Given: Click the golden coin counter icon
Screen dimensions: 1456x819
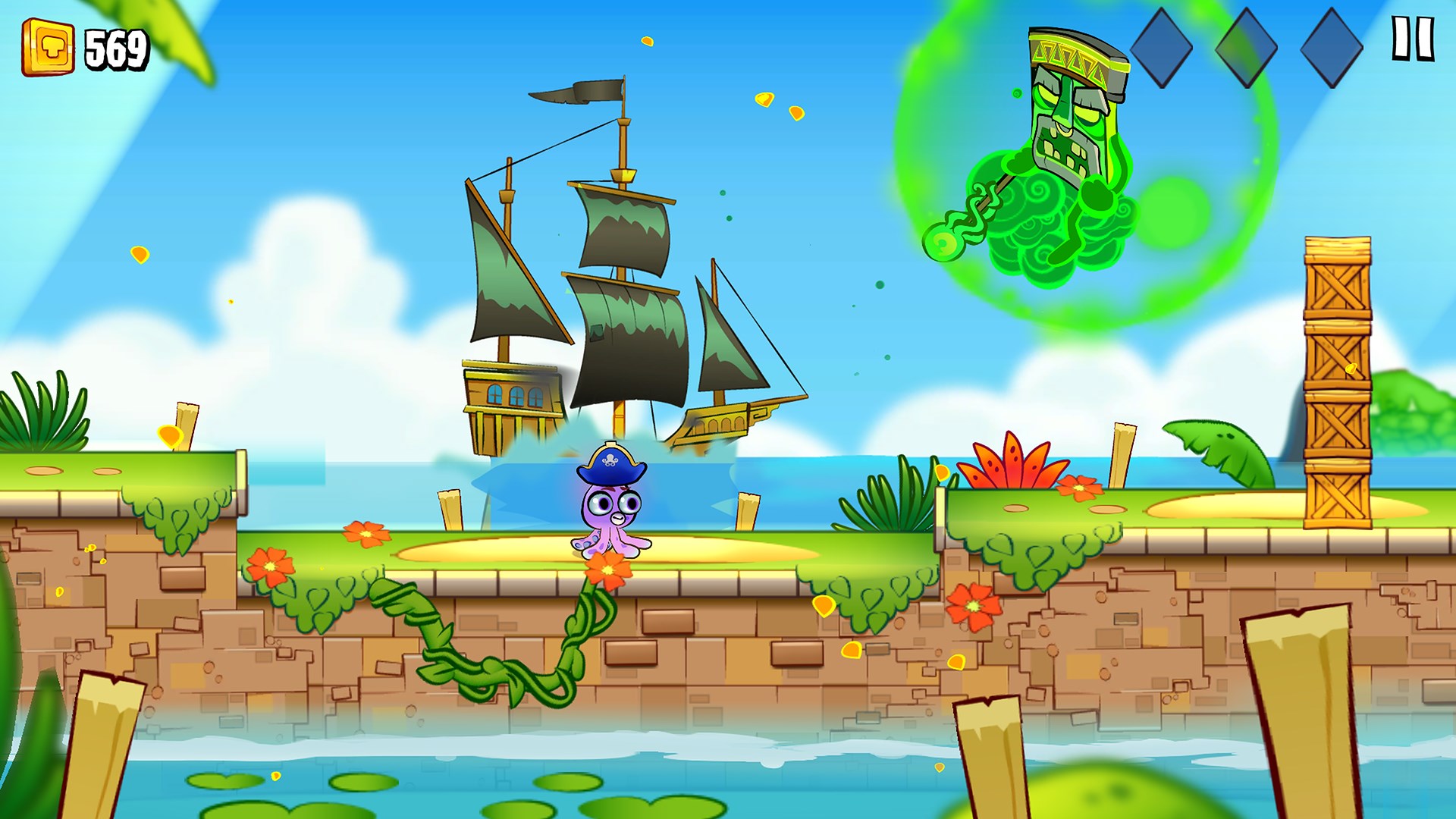Looking at the screenshot, I should pos(50,47).
